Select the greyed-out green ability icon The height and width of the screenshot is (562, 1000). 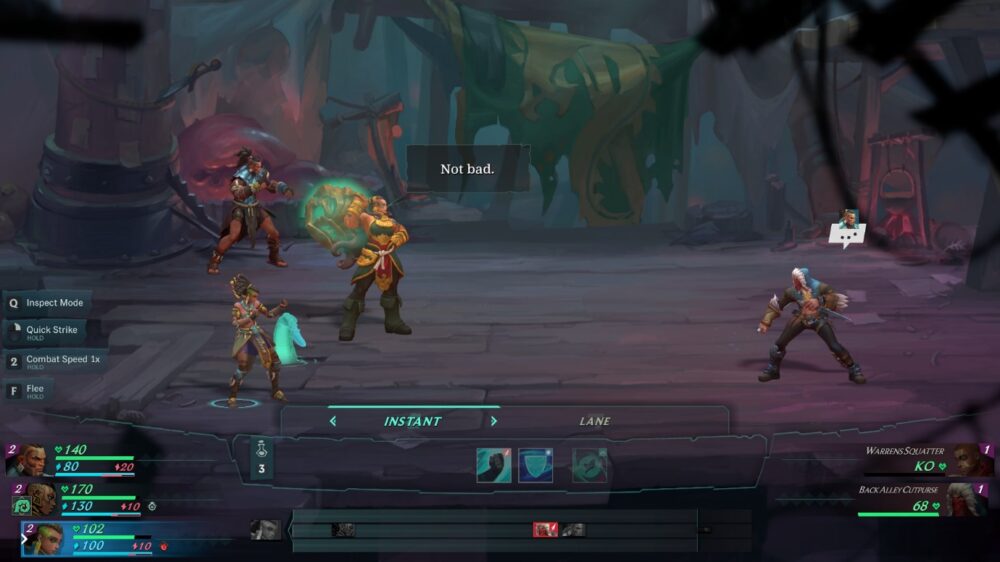(x=589, y=465)
